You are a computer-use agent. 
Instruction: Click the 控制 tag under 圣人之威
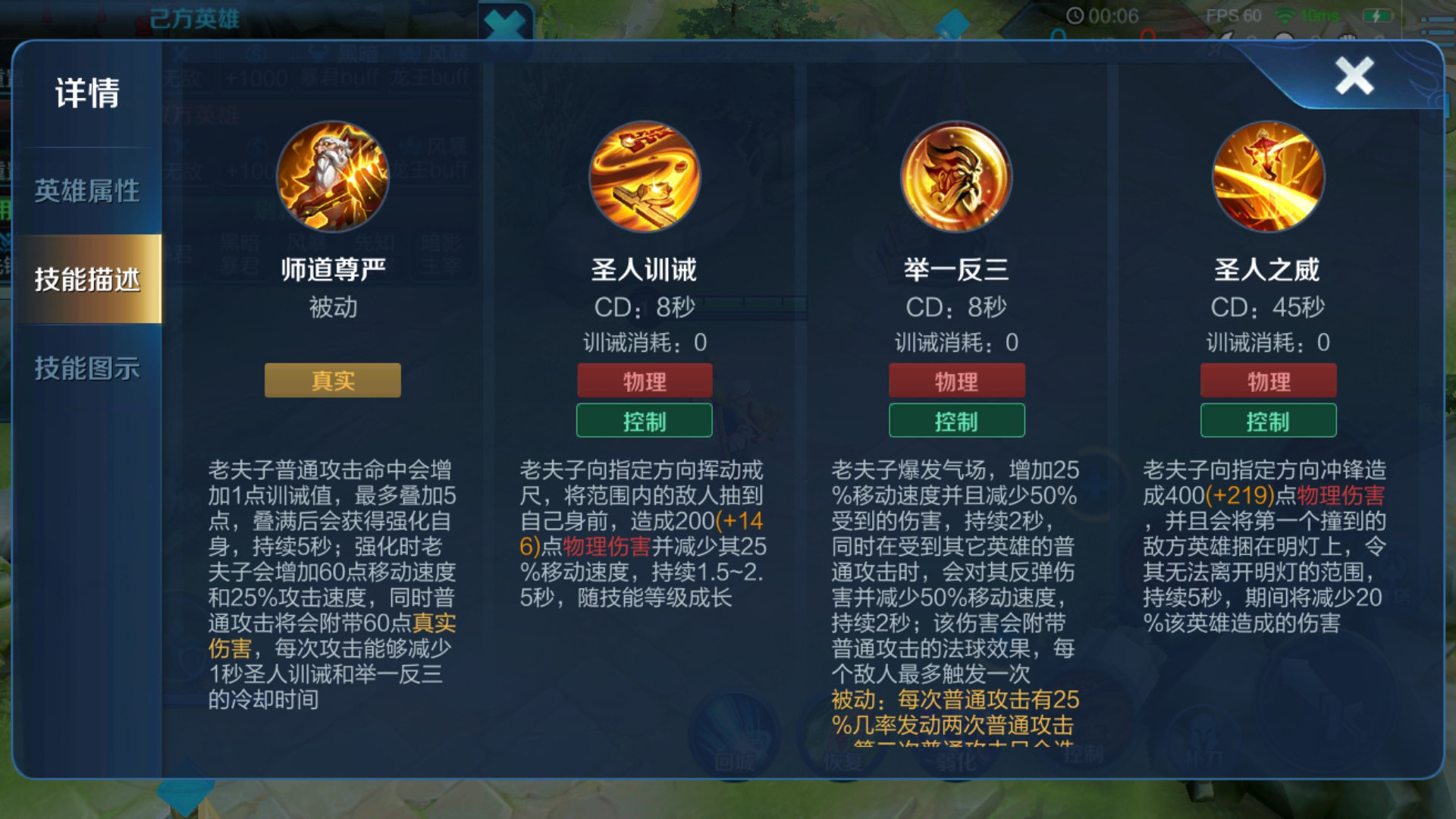pyautogui.click(x=1269, y=421)
